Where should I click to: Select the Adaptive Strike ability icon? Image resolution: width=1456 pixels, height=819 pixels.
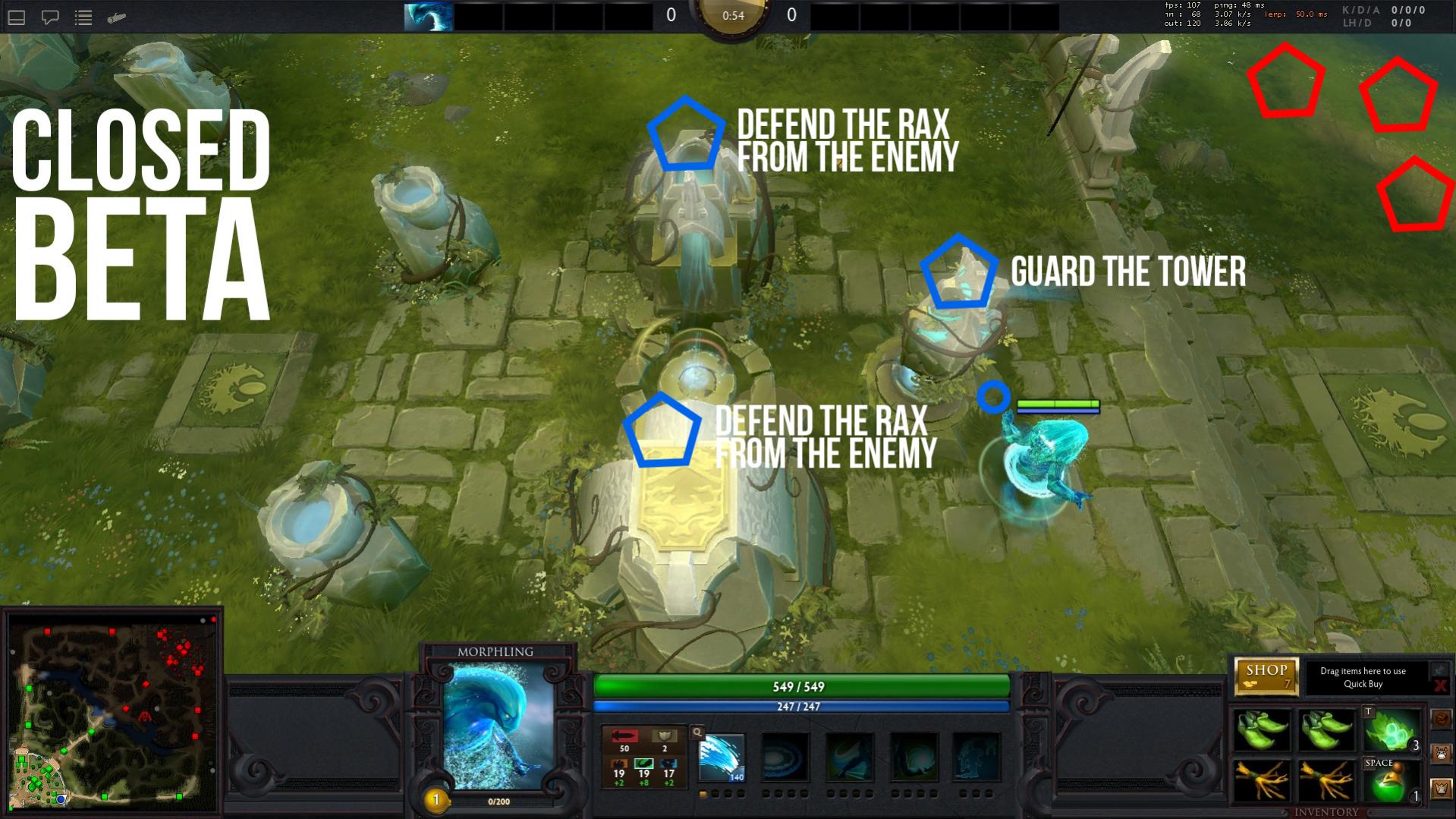point(785,757)
